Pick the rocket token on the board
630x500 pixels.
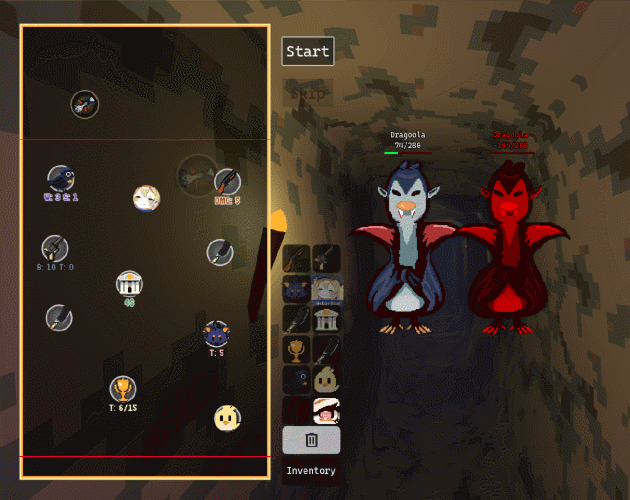[85, 103]
